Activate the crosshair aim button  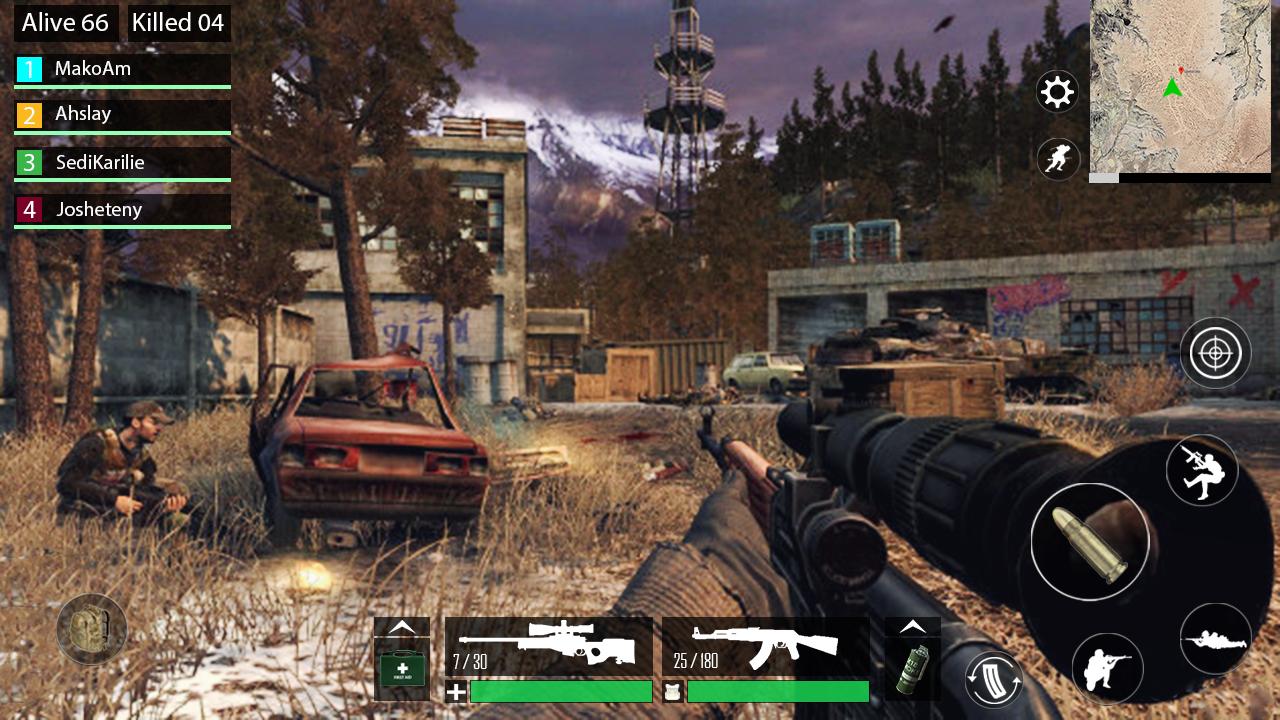point(1216,353)
